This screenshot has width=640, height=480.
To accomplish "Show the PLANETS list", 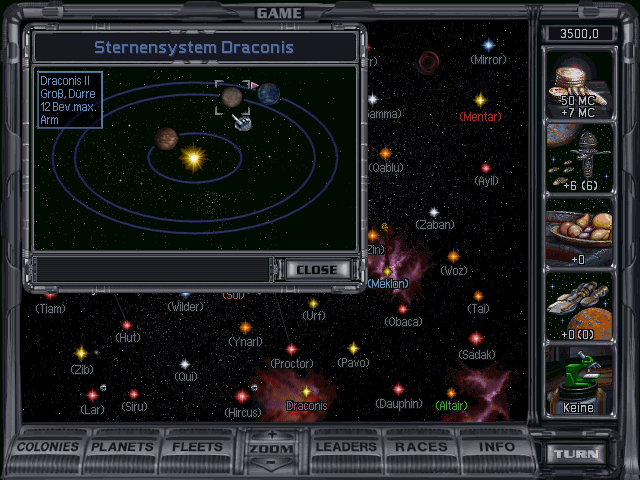I will click(124, 446).
